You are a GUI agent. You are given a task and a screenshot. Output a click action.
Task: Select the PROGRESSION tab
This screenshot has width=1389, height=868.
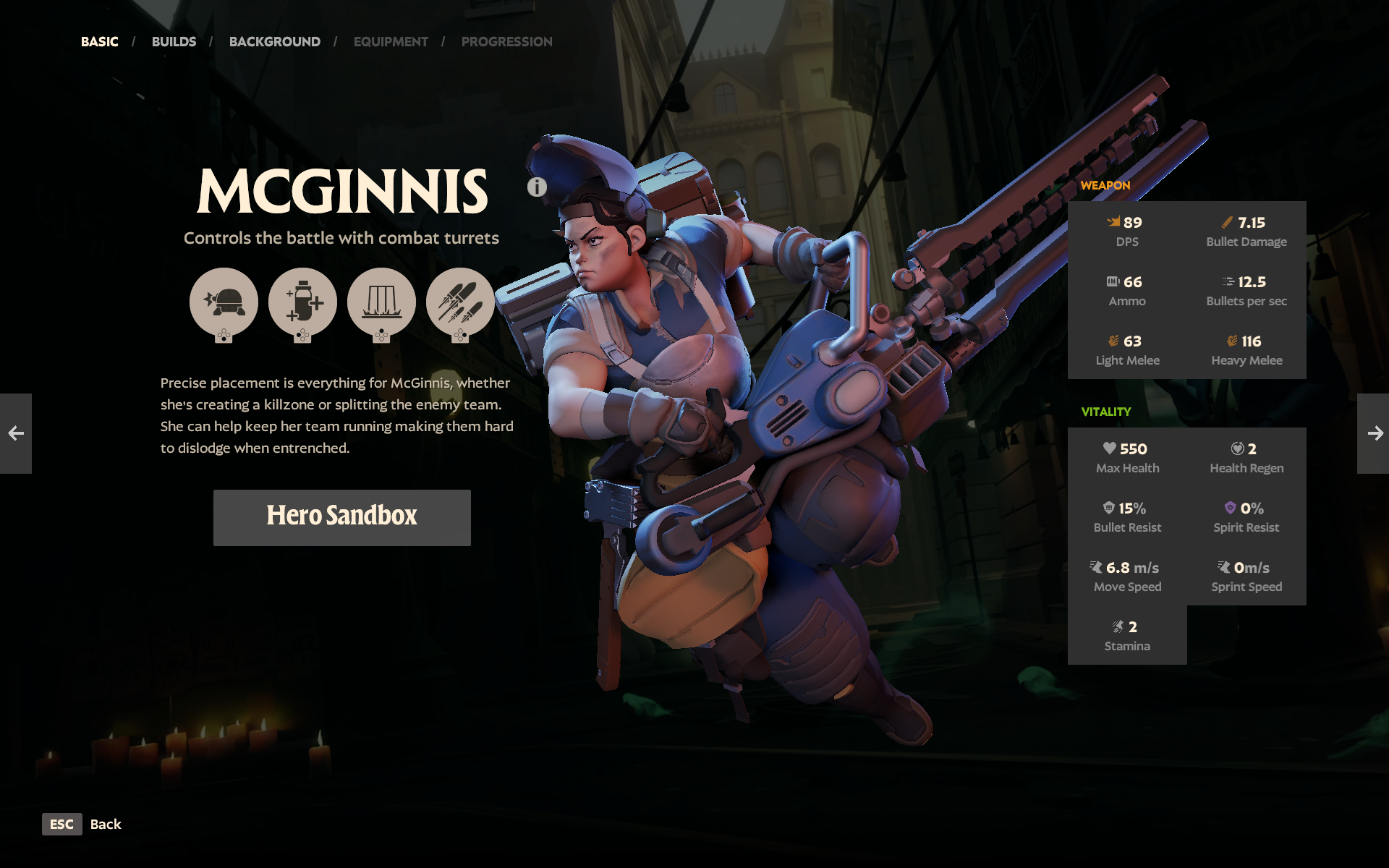coord(506,41)
